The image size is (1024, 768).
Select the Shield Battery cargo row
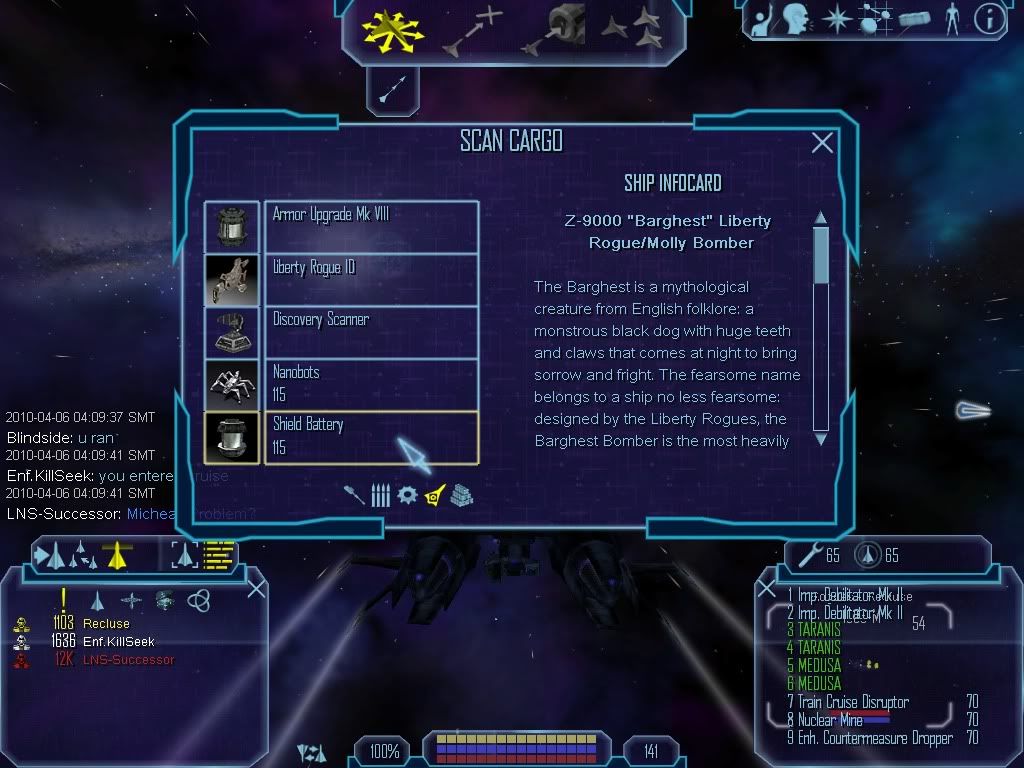click(x=370, y=437)
